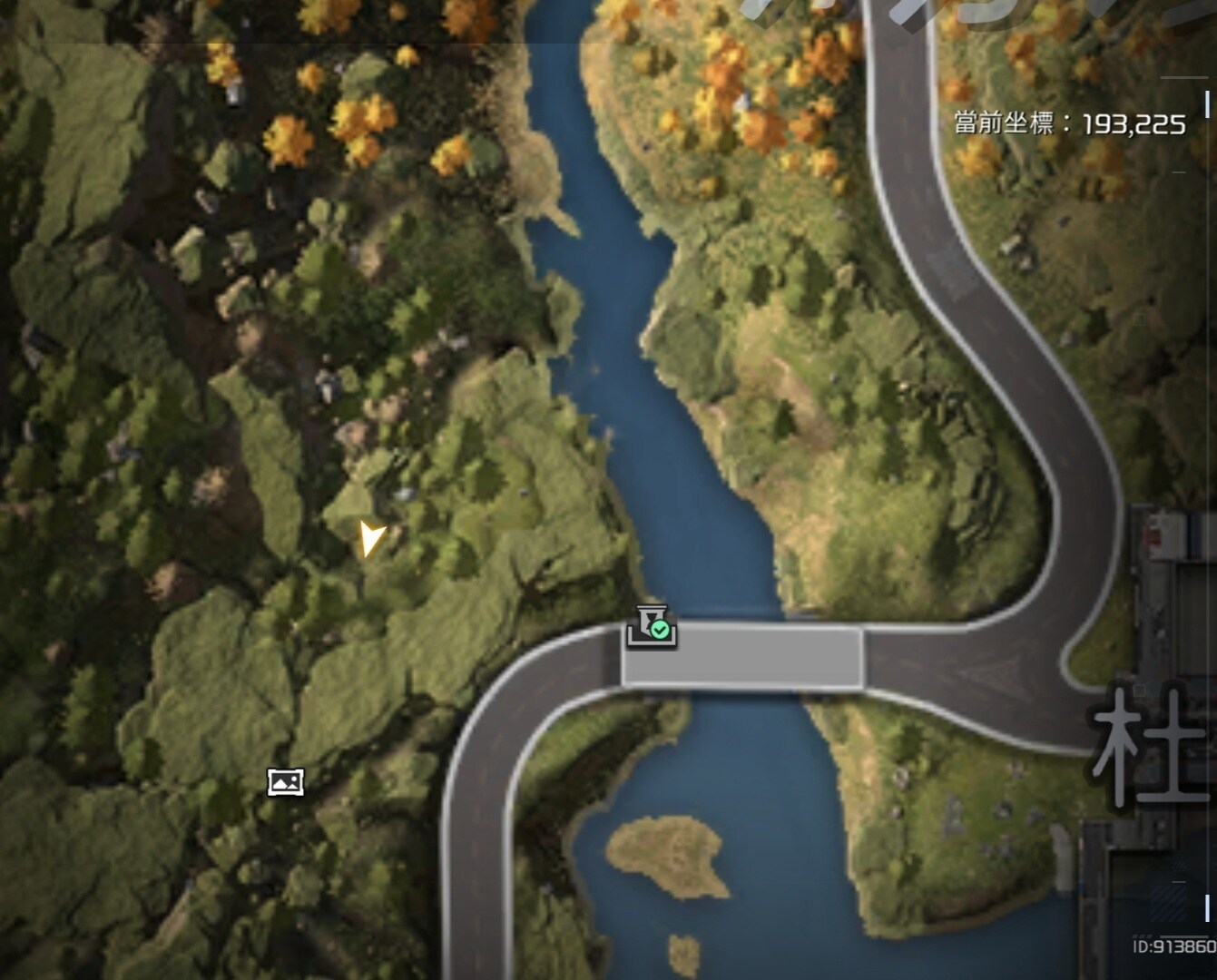Select the green-checkmark map marker on the bridge

(x=652, y=627)
